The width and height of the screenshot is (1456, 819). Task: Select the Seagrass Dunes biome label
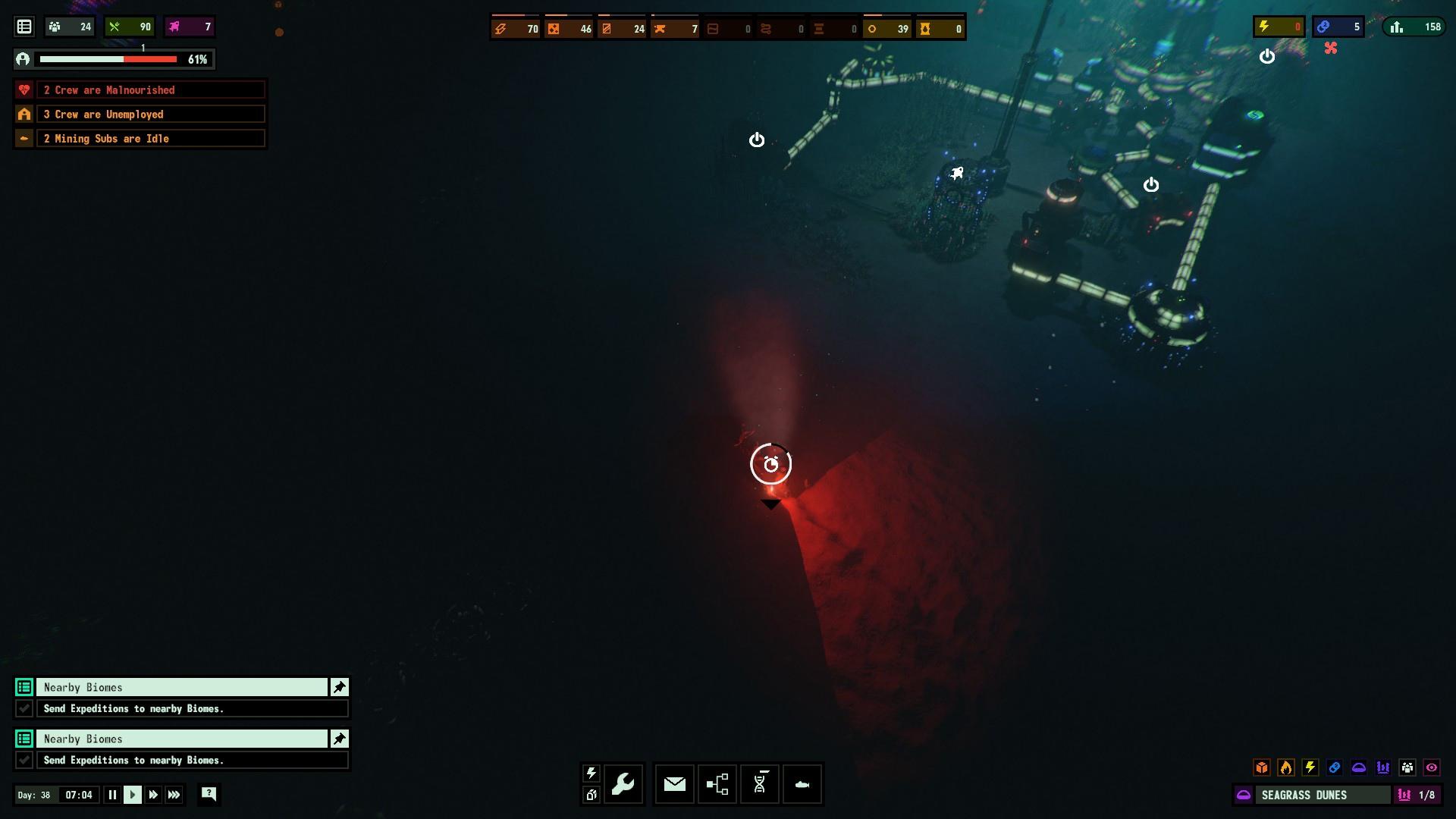pos(1312,795)
